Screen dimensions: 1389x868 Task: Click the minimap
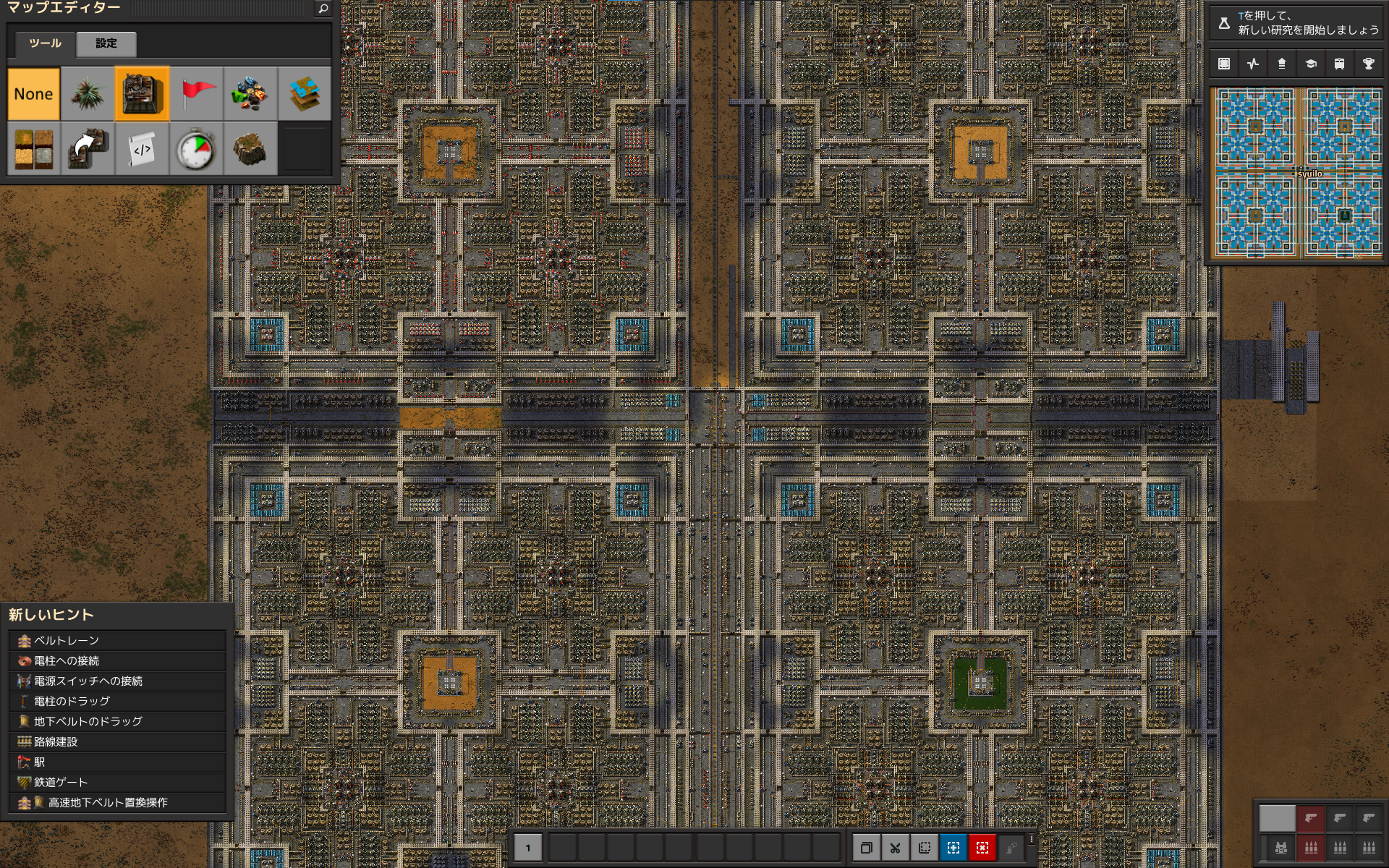(1299, 172)
